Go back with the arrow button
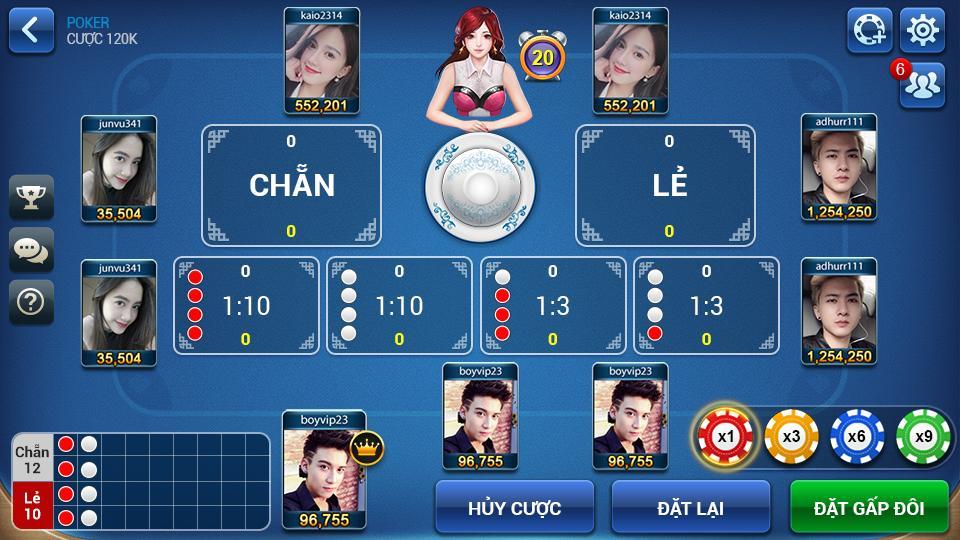This screenshot has height=540, width=960. click(31, 30)
